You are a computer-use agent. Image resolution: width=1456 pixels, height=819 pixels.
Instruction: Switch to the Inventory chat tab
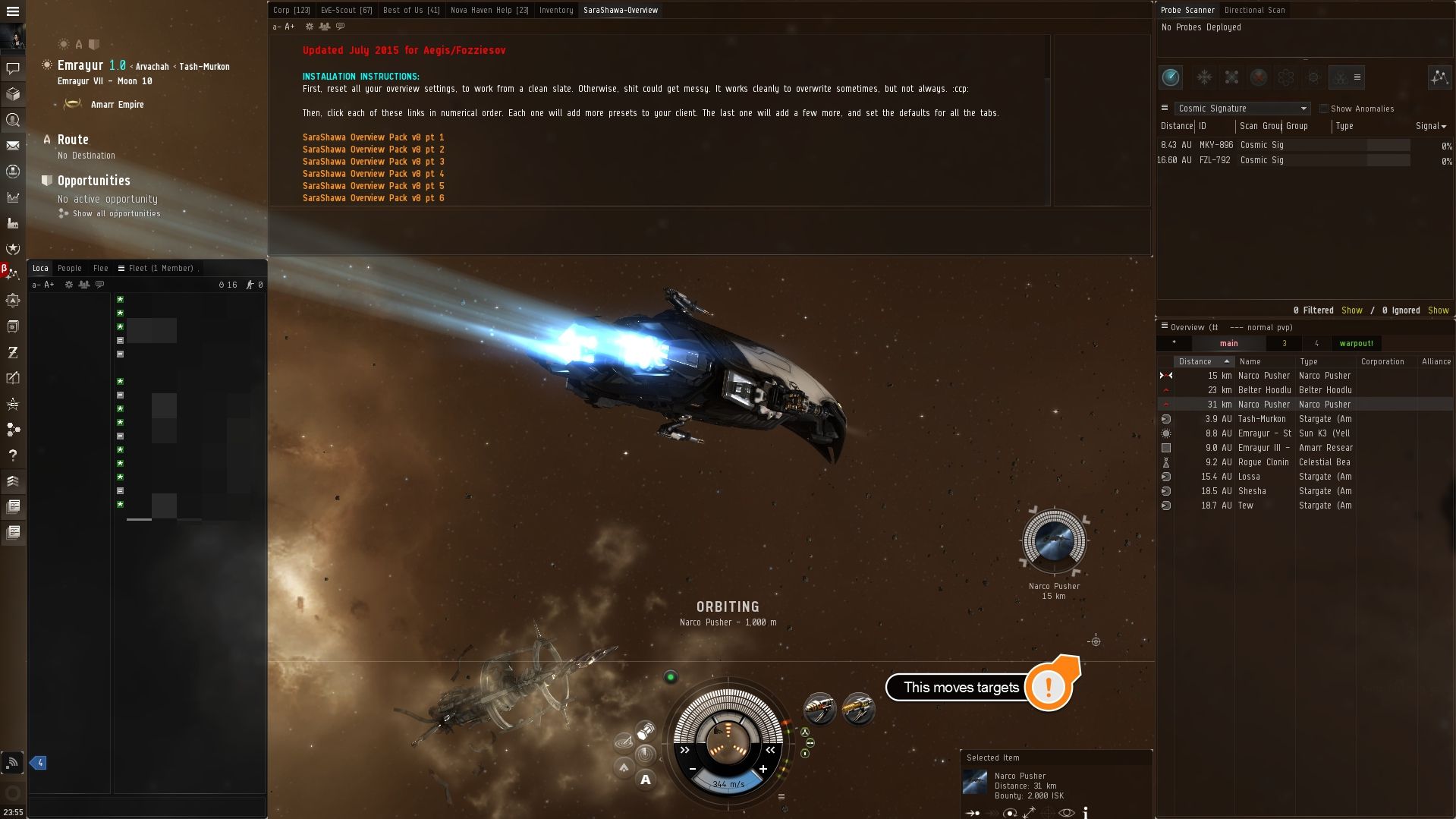click(x=555, y=10)
